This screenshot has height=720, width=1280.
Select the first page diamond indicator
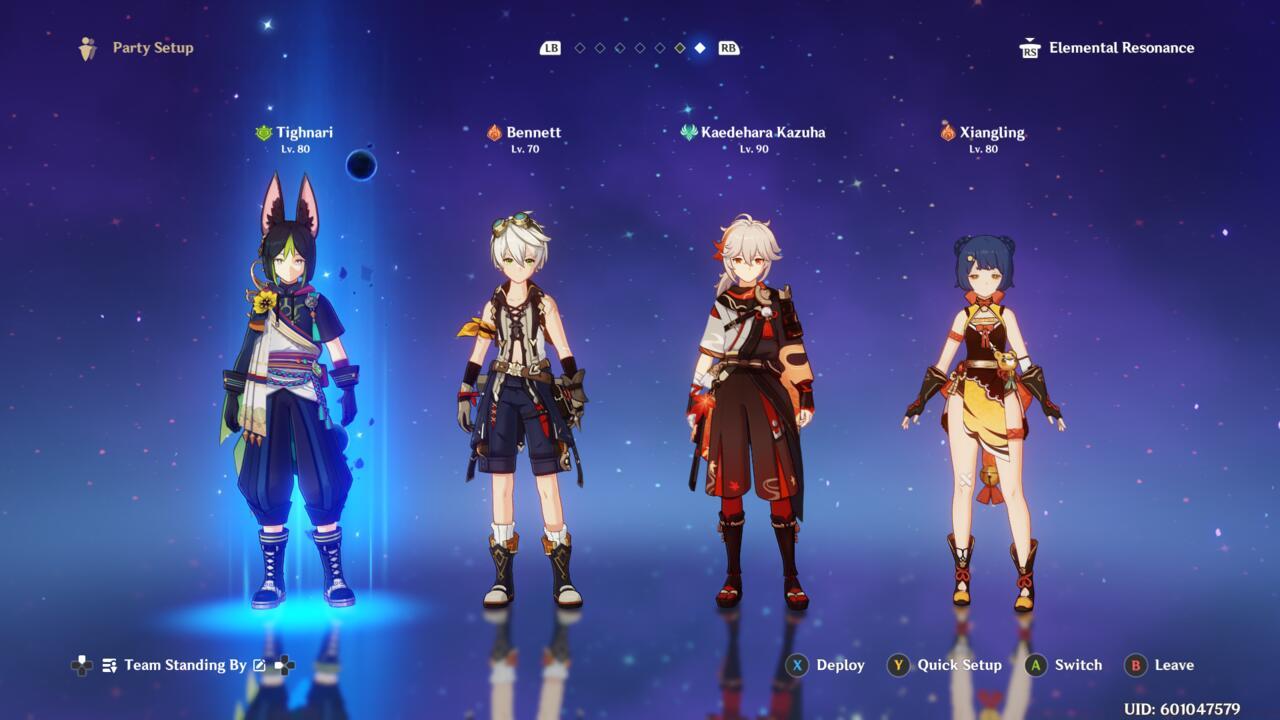click(x=581, y=47)
